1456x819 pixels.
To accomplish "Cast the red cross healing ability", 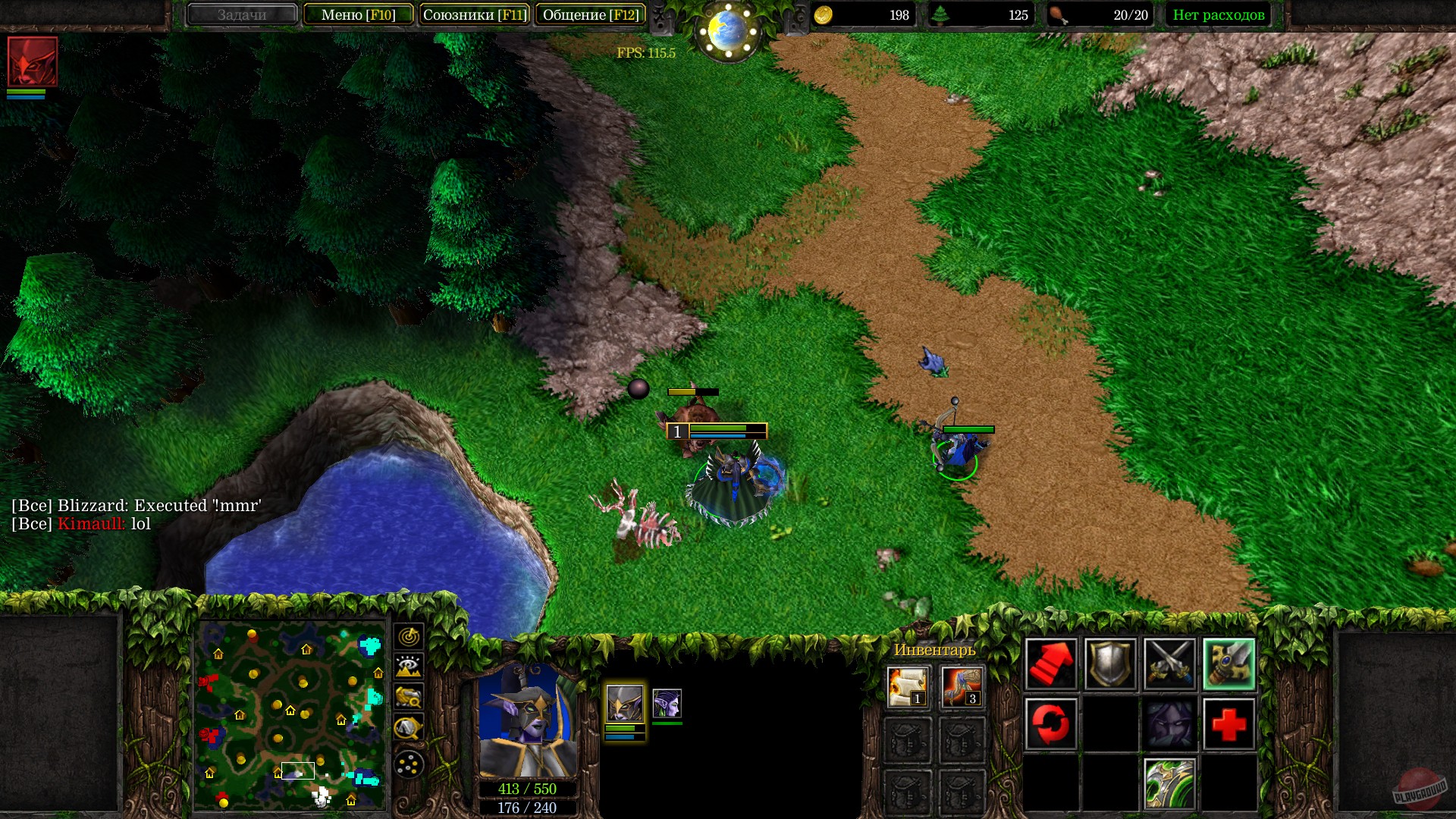I will (1228, 723).
